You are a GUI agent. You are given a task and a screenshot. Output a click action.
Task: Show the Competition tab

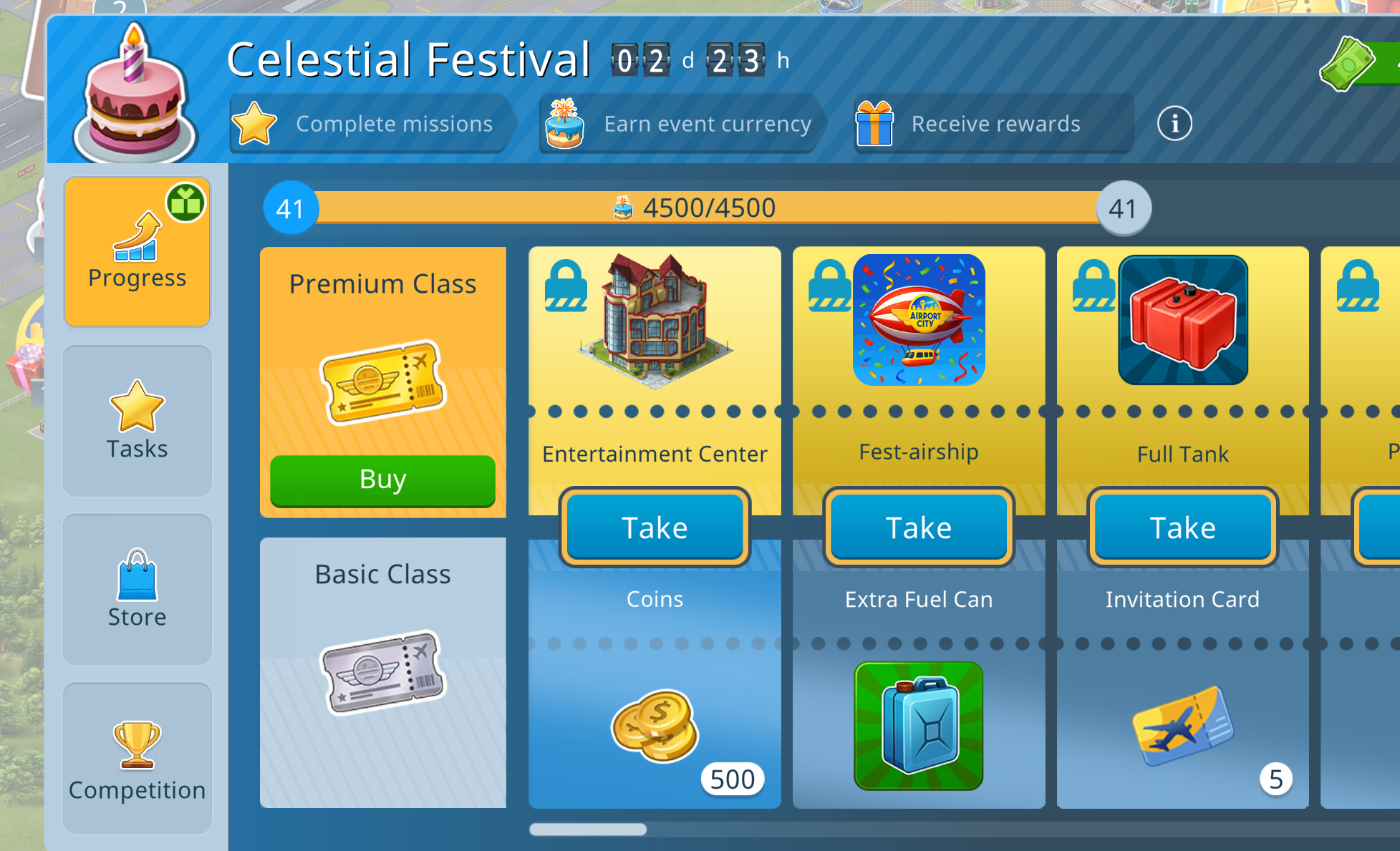[137, 758]
